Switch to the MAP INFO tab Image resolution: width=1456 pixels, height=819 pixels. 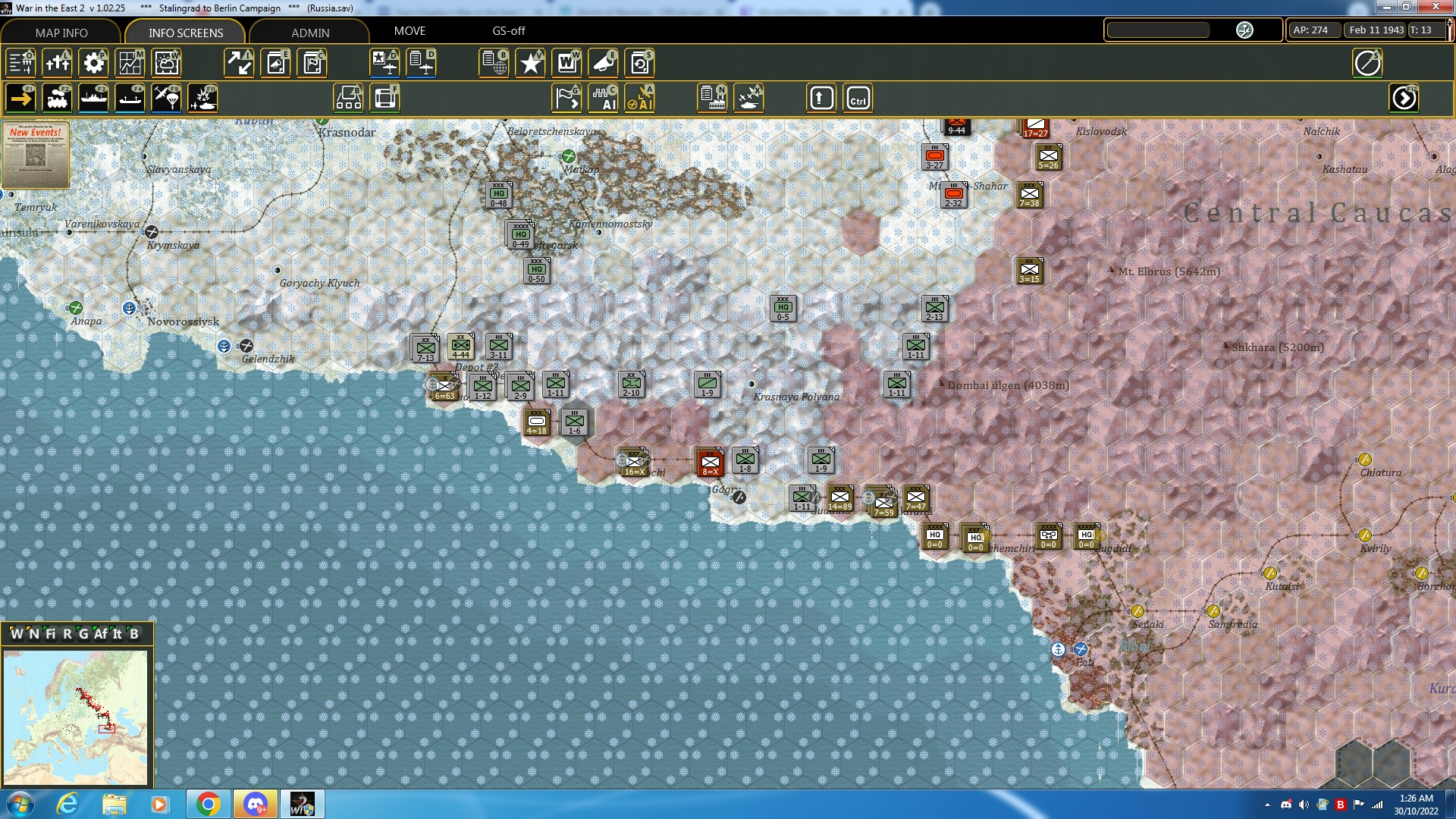[x=61, y=33]
